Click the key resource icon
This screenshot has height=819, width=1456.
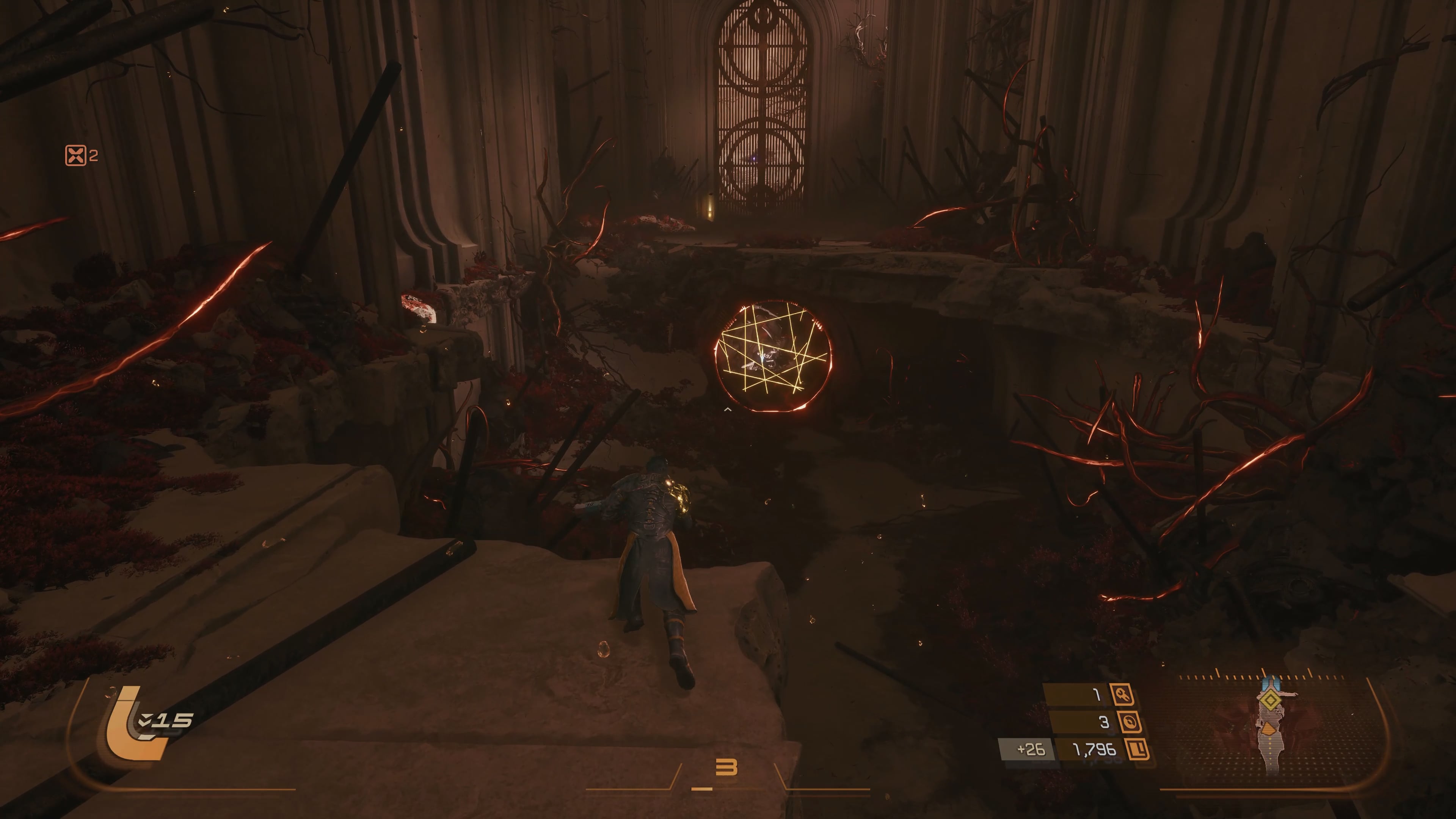click(x=1122, y=694)
